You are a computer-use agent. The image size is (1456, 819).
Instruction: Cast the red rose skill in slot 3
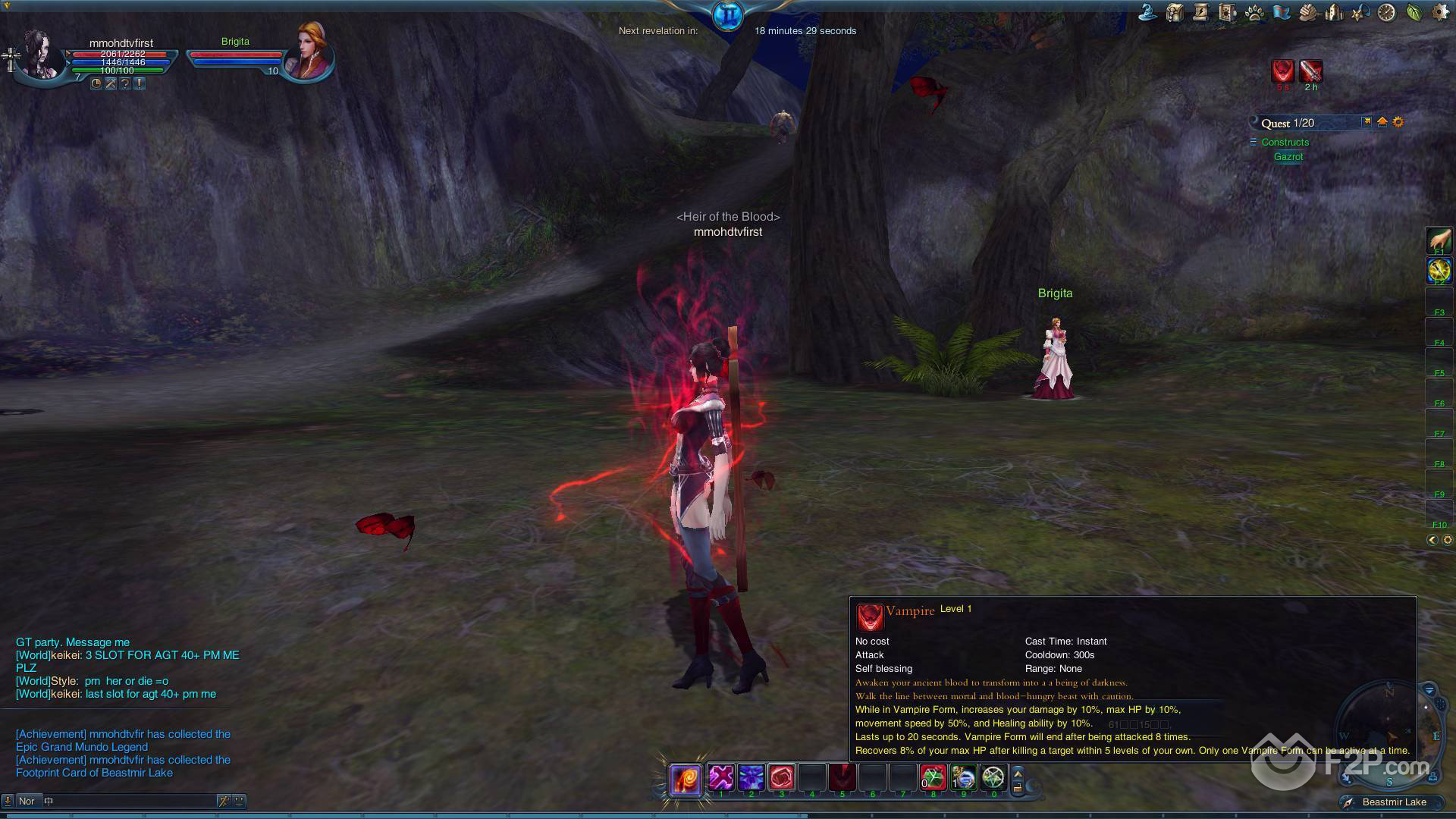pyautogui.click(x=781, y=777)
